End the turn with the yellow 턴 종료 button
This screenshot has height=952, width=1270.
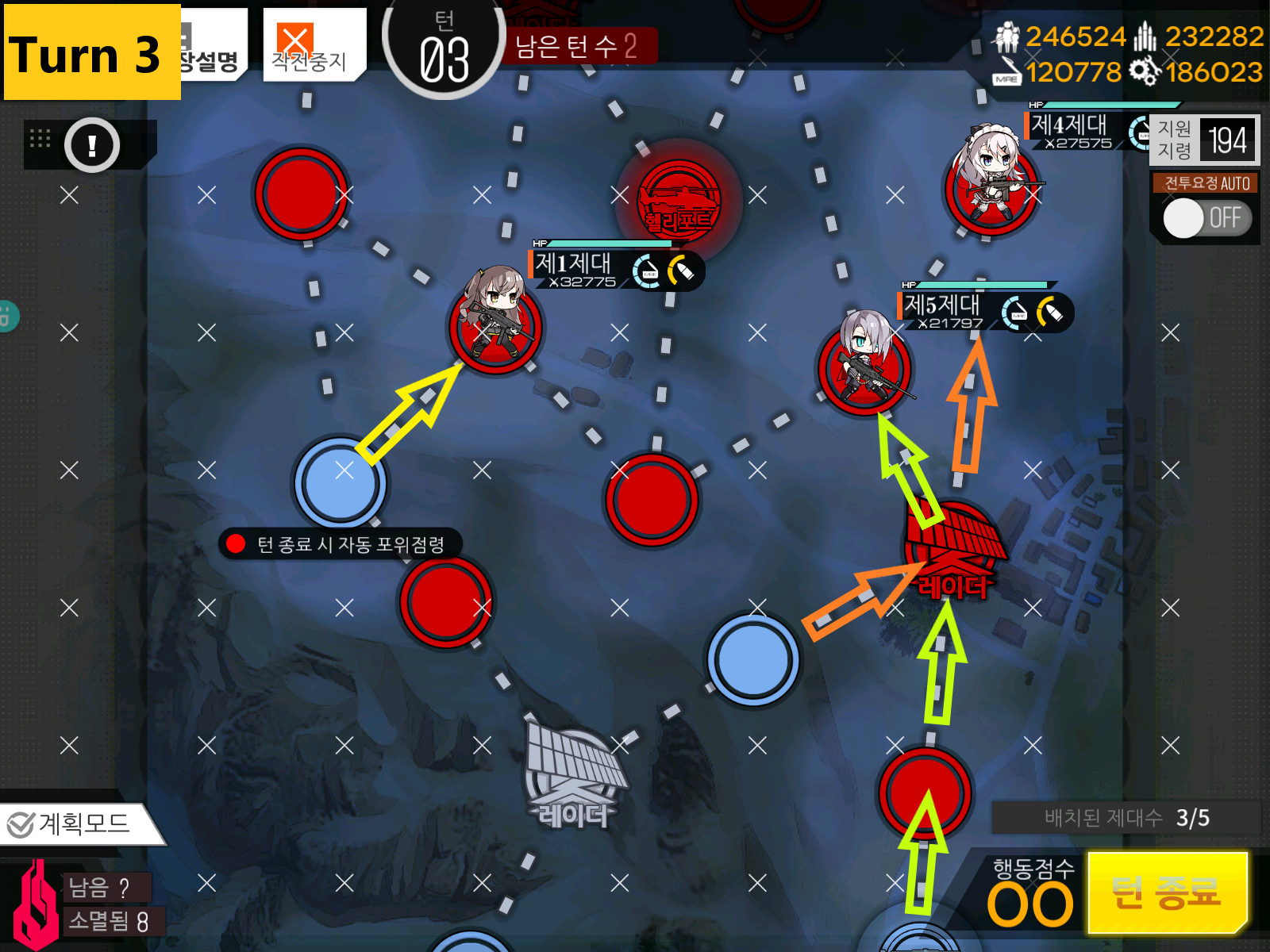click(1167, 892)
